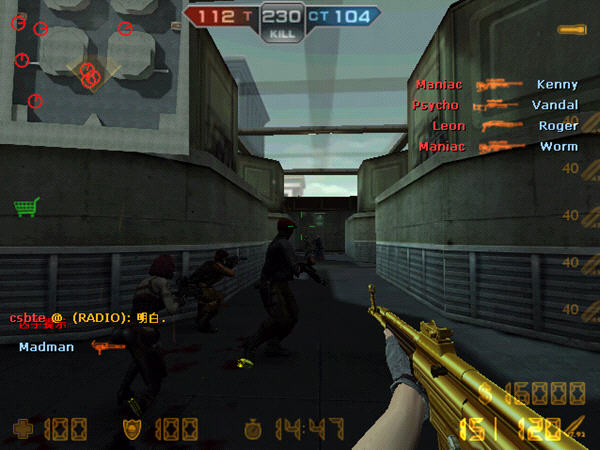
Task: Click the terrorist team score panel
Action: click(224, 17)
